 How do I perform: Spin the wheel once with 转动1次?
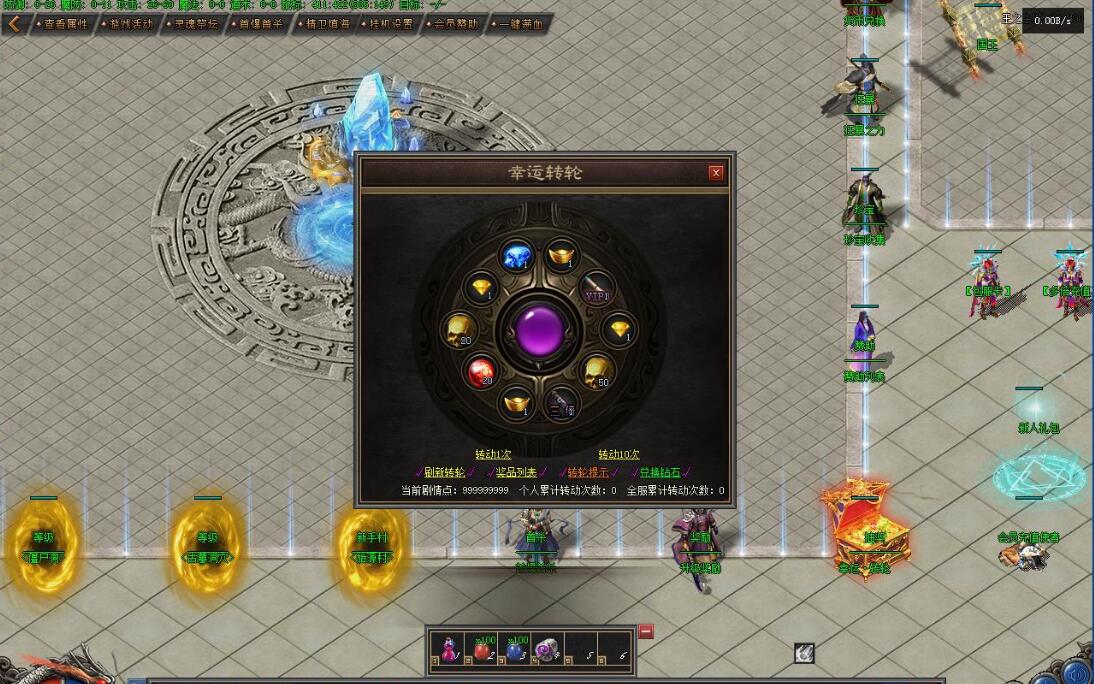click(x=493, y=454)
